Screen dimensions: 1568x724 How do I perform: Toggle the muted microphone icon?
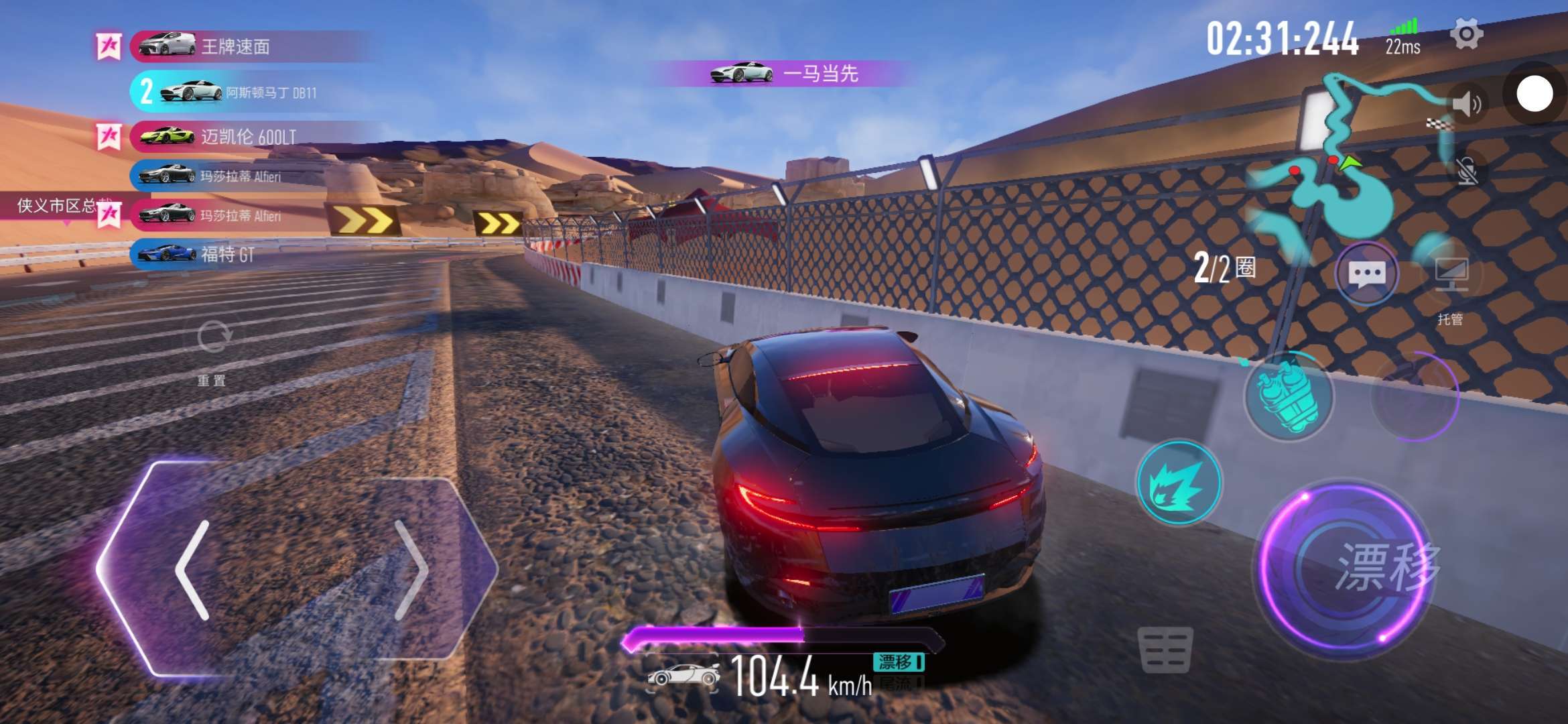[1466, 172]
